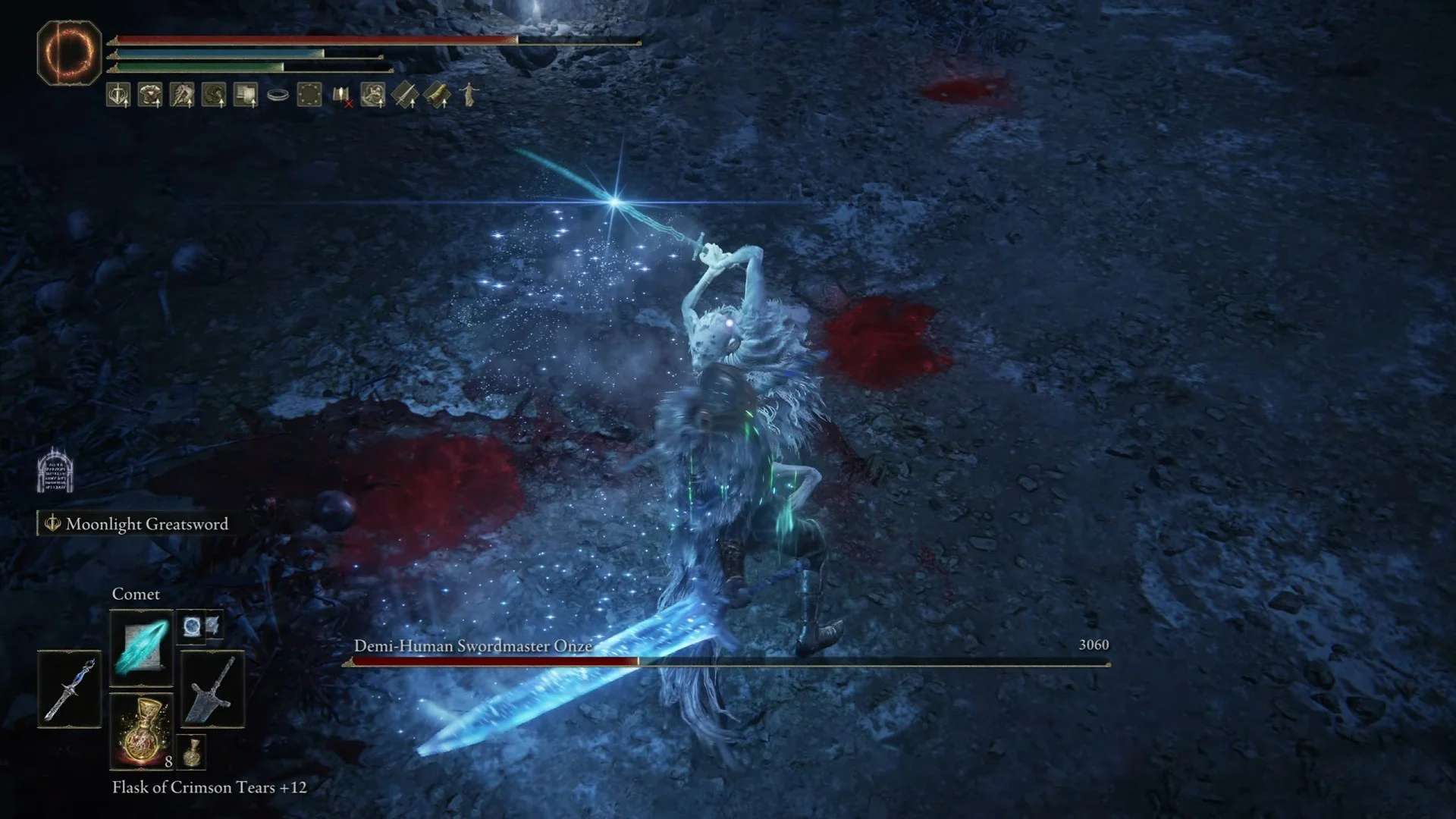1456x819 pixels.
Task: Select the chest armor buff status icon
Action: point(150,95)
